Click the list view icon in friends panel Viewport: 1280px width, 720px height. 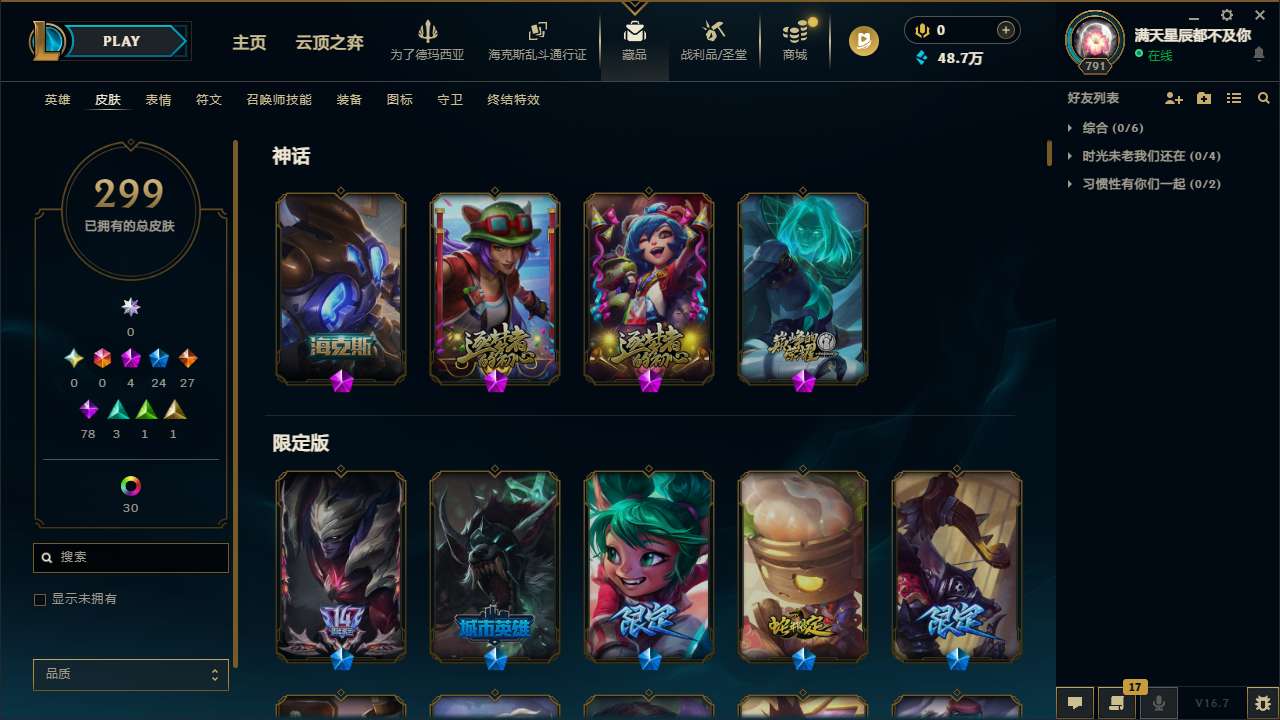point(1234,98)
